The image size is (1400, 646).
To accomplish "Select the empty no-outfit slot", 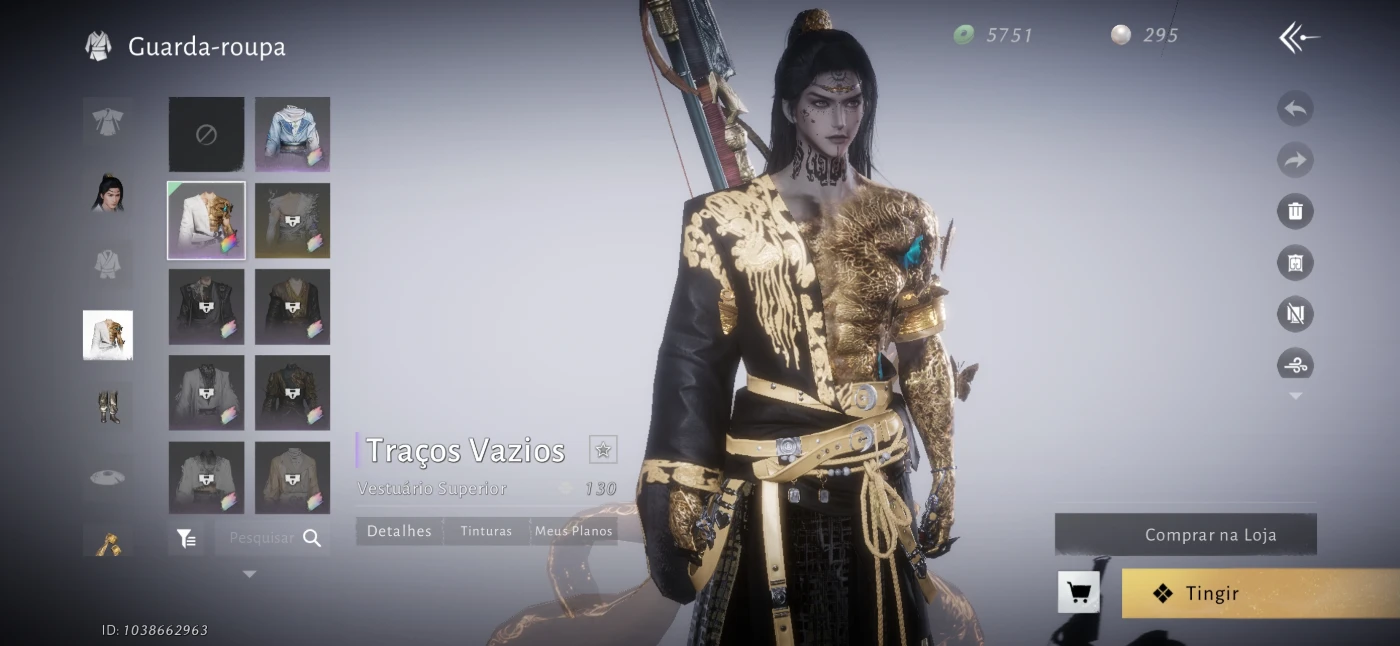I will (x=206, y=135).
